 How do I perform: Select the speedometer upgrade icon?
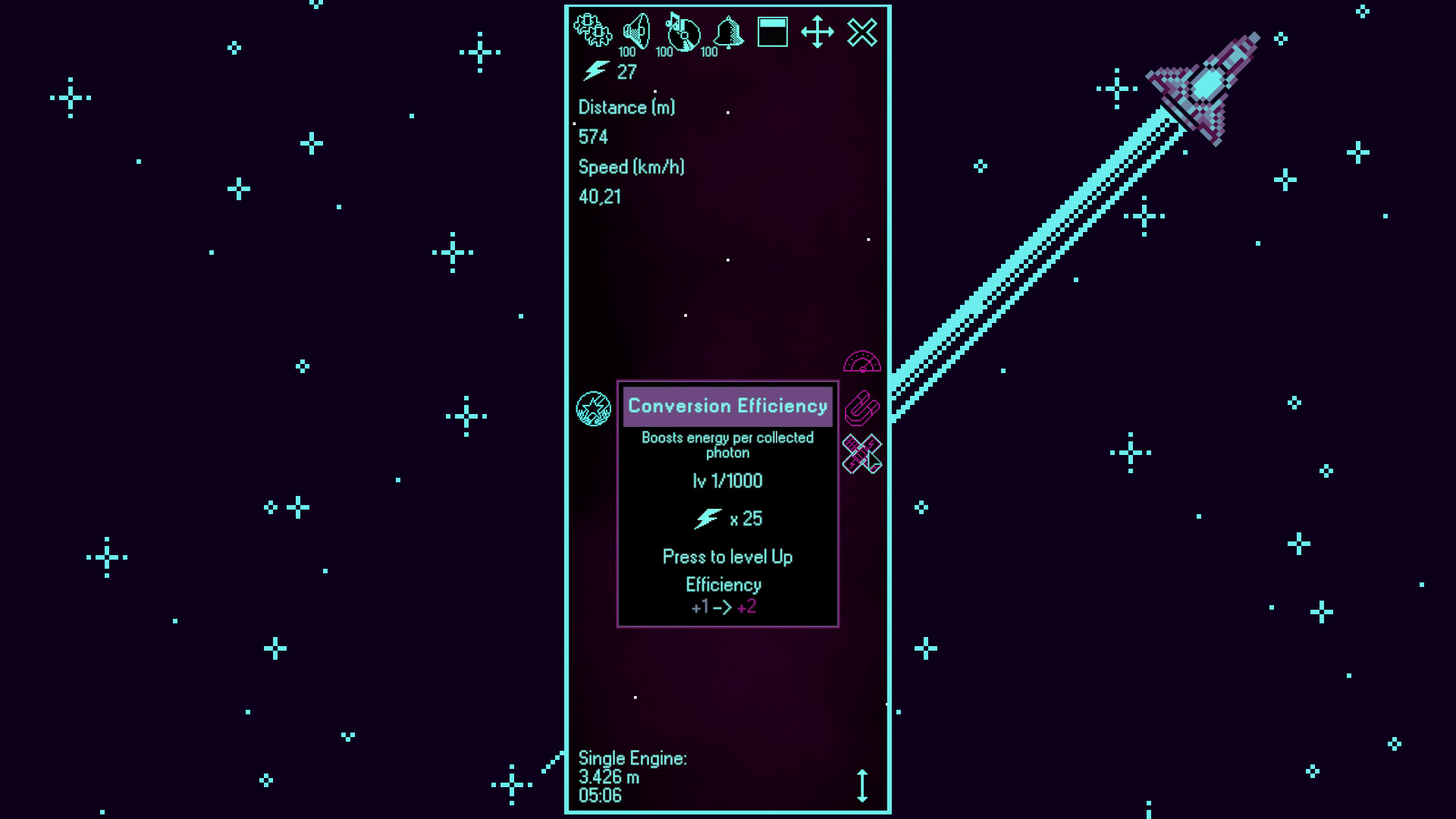(x=864, y=362)
